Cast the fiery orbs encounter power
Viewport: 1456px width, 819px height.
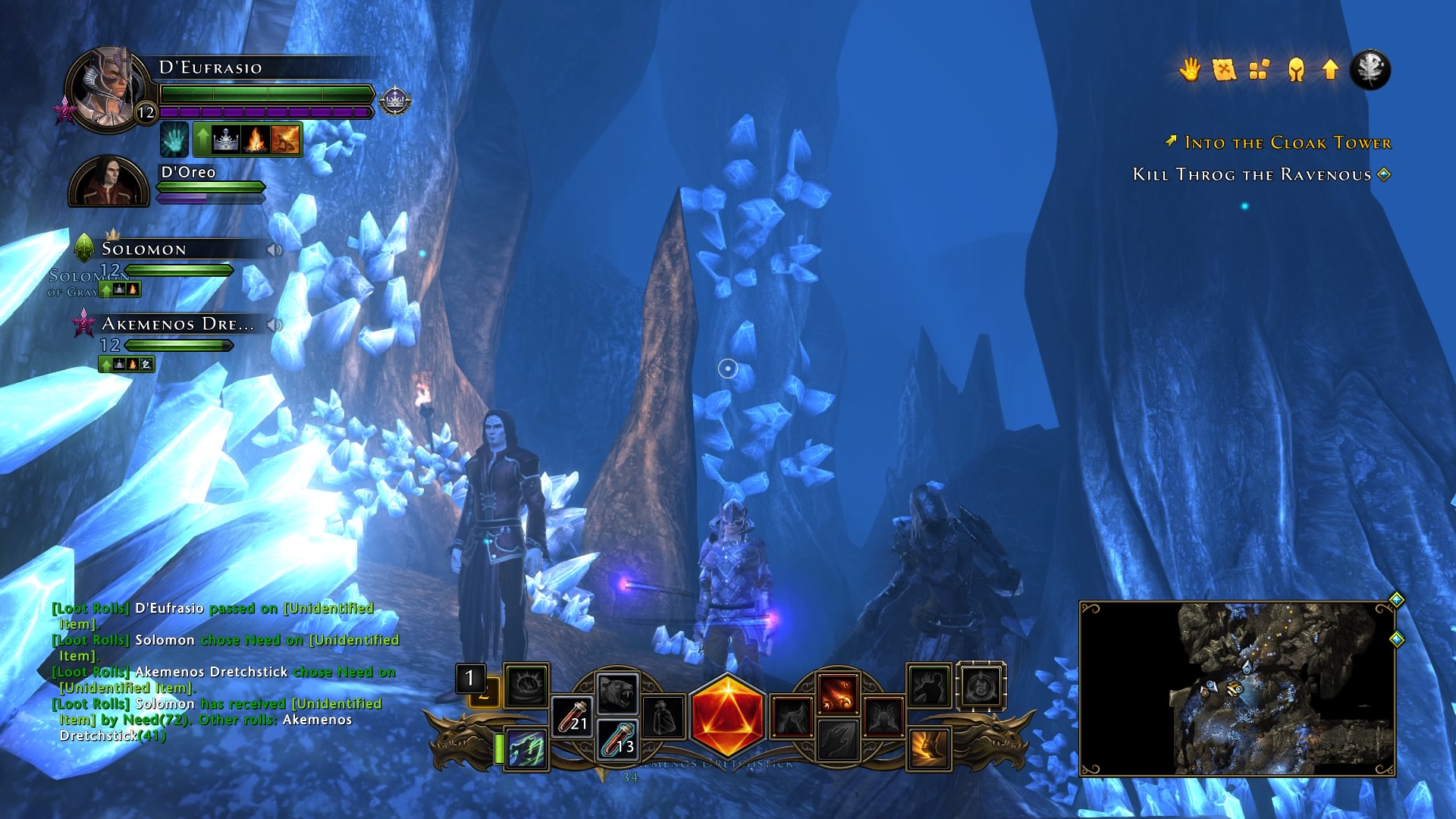click(837, 692)
